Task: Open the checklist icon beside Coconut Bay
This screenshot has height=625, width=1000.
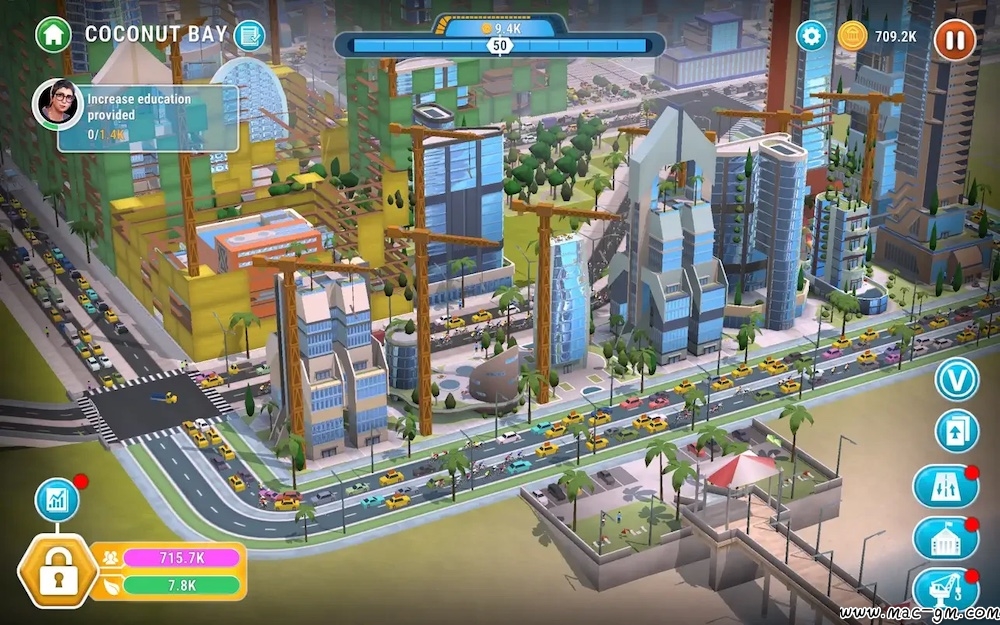Action: (249, 36)
